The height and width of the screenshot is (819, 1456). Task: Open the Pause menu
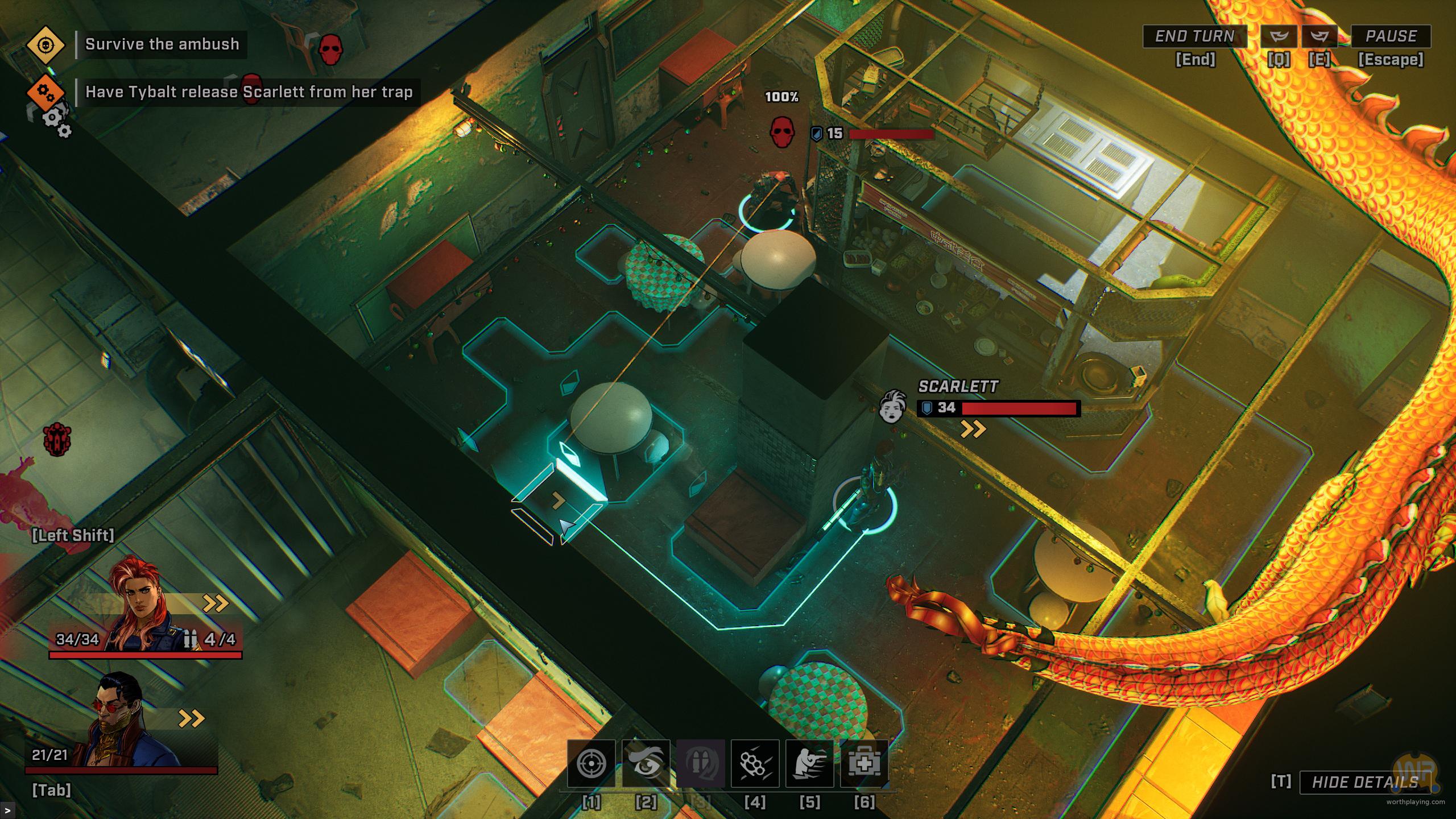tap(1391, 36)
